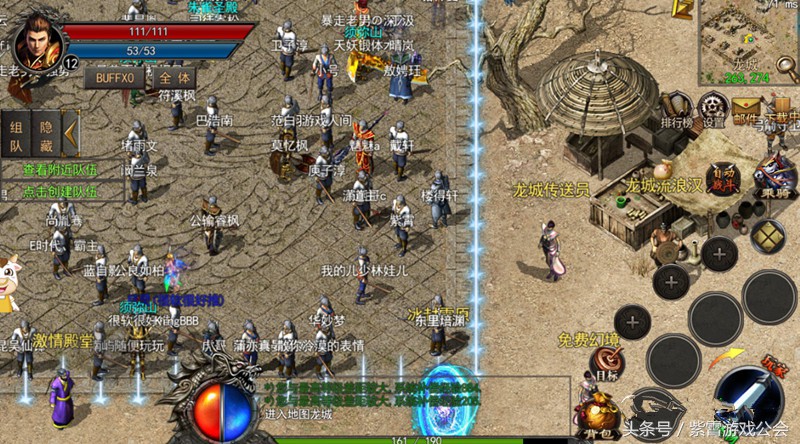Click the BUFFX0 button

(115, 77)
